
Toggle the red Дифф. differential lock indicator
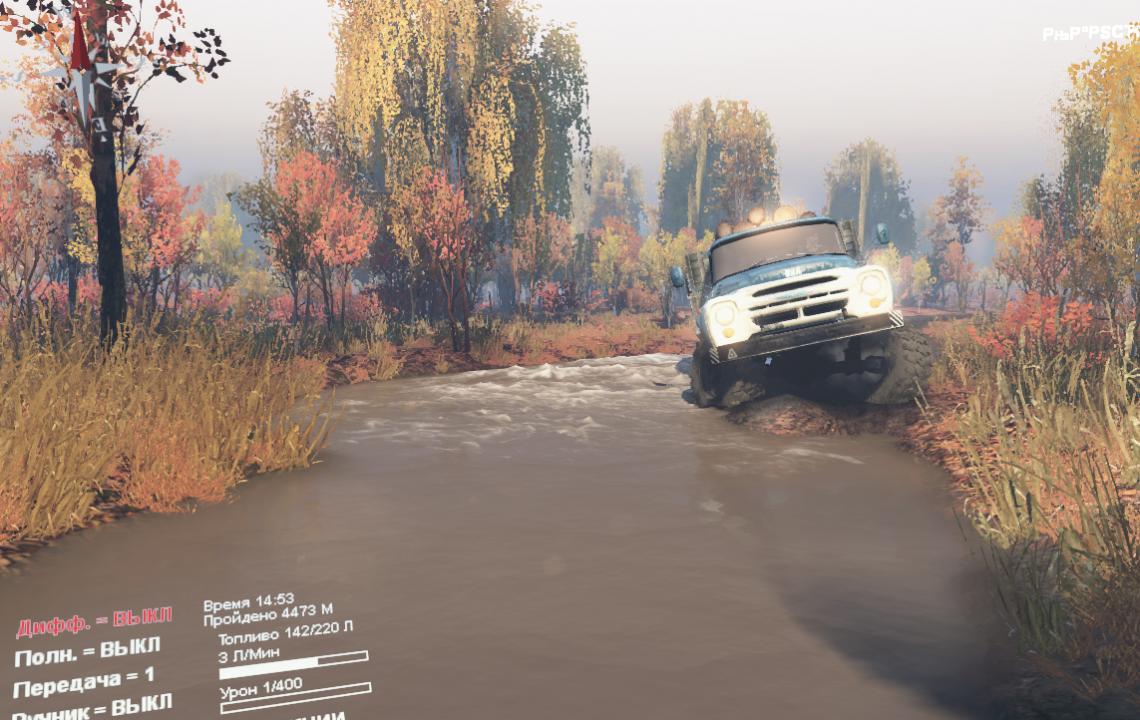[x=94, y=622]
